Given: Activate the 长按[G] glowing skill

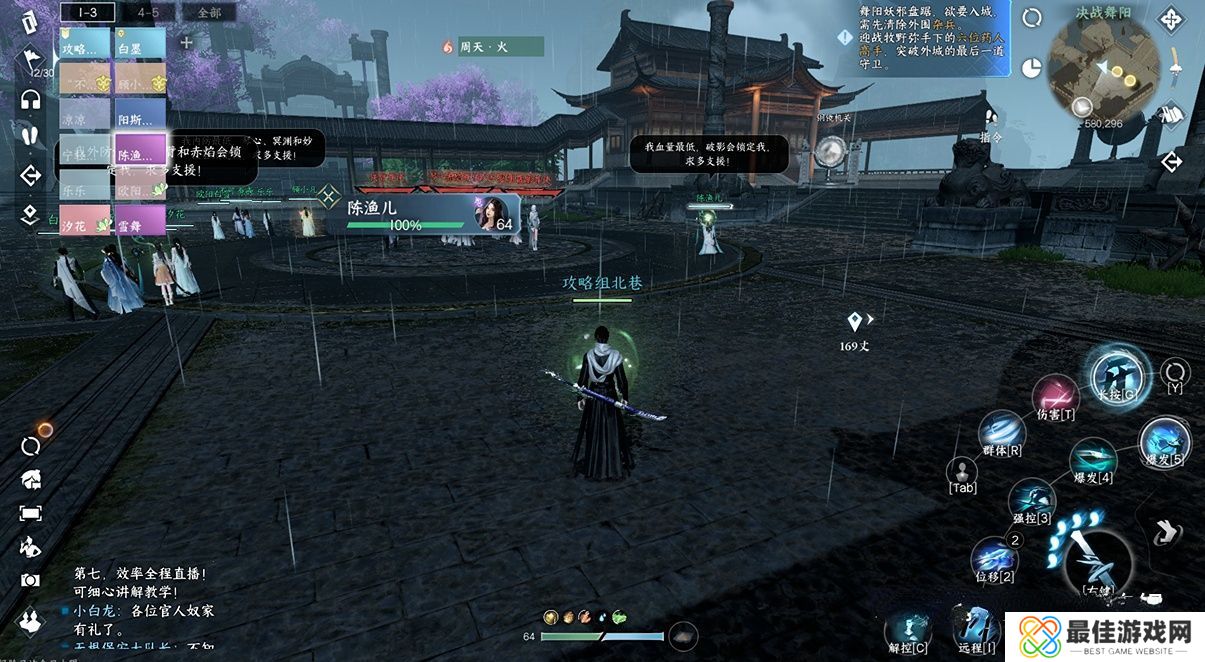Looking at the screenshot, I should tap(1117, 374).
